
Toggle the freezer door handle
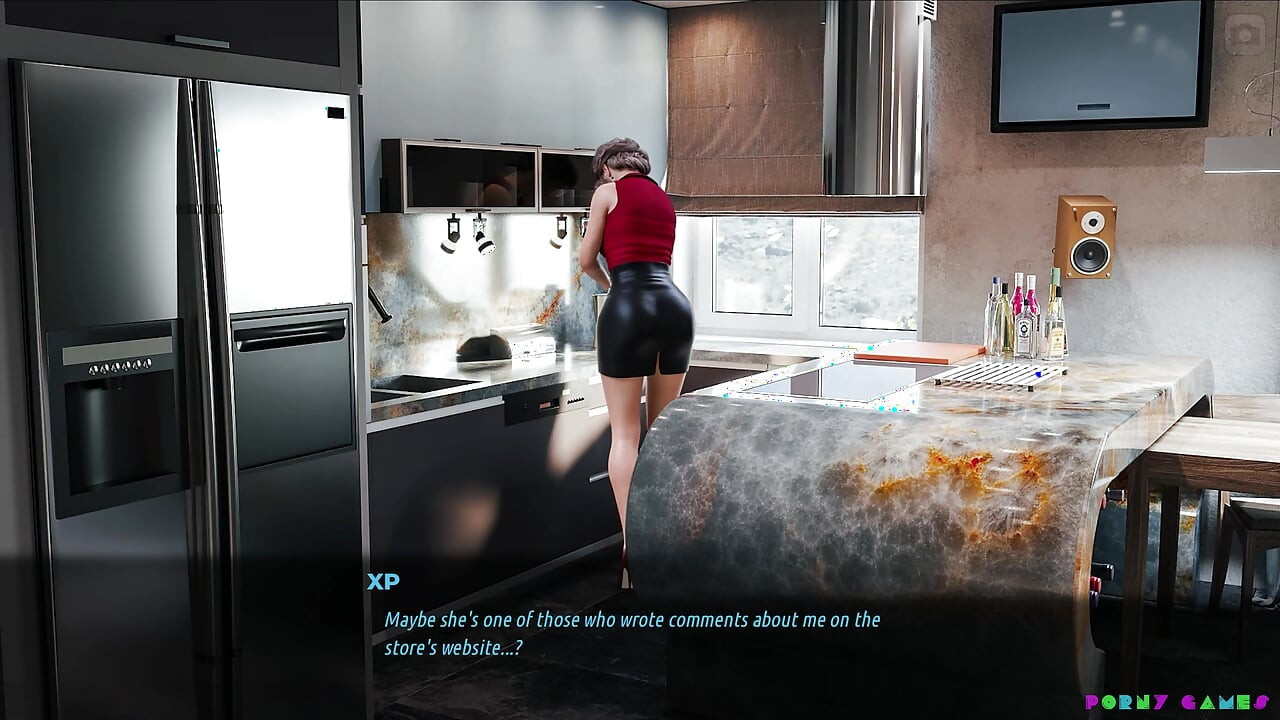coord(215,280)
